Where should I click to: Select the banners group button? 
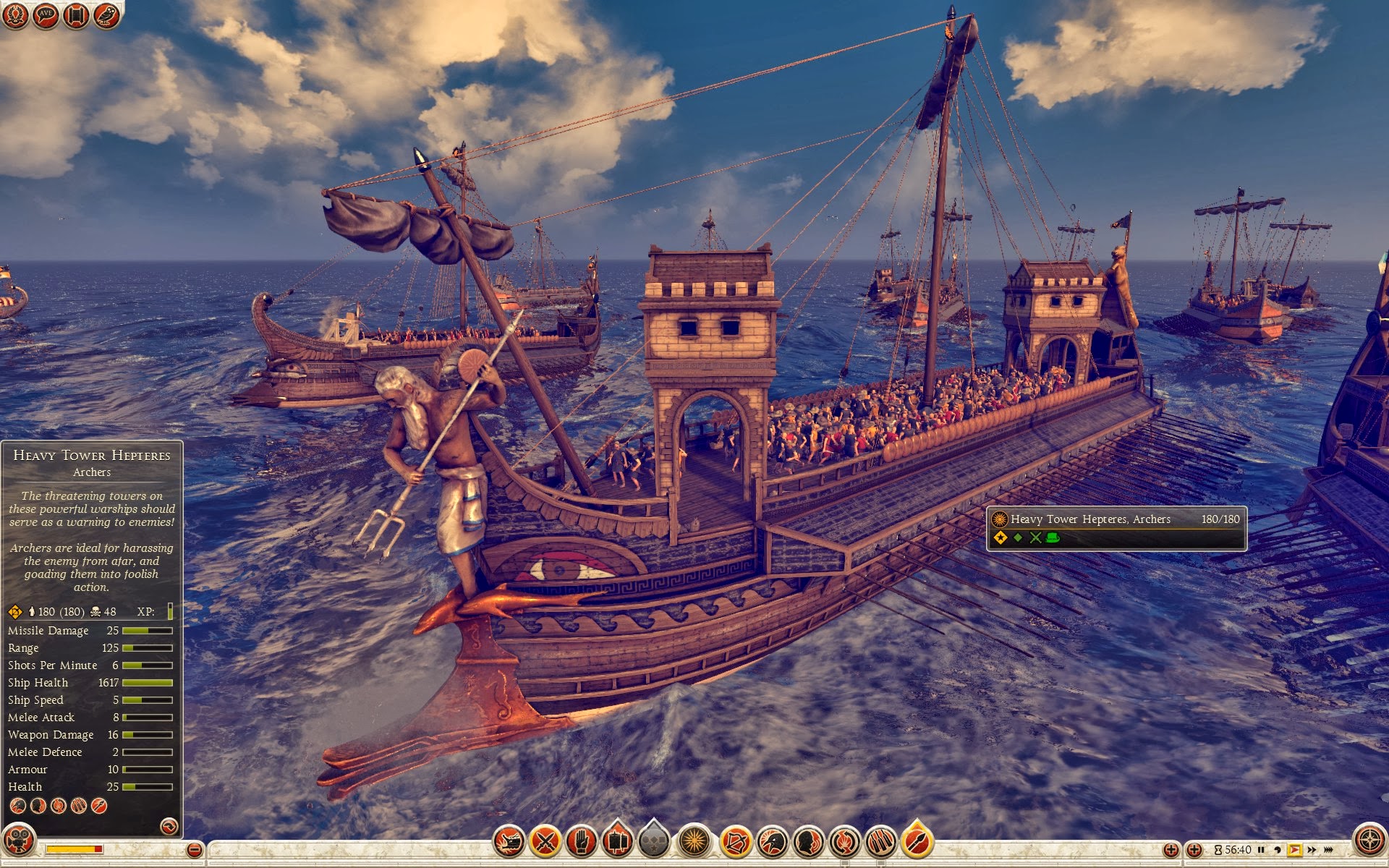coord(617,841)
